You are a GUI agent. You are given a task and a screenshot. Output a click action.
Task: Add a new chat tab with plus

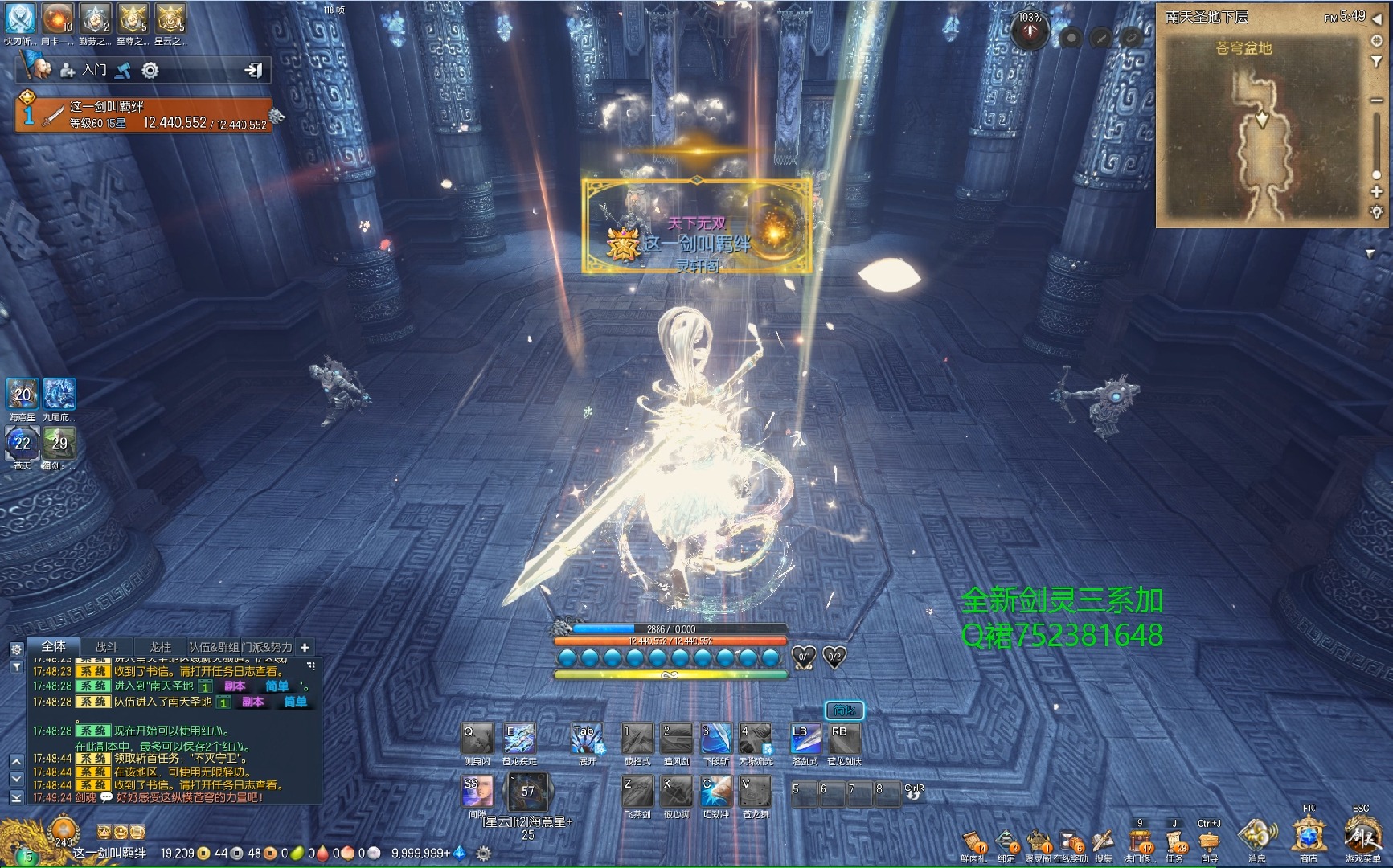pos(305,647)
